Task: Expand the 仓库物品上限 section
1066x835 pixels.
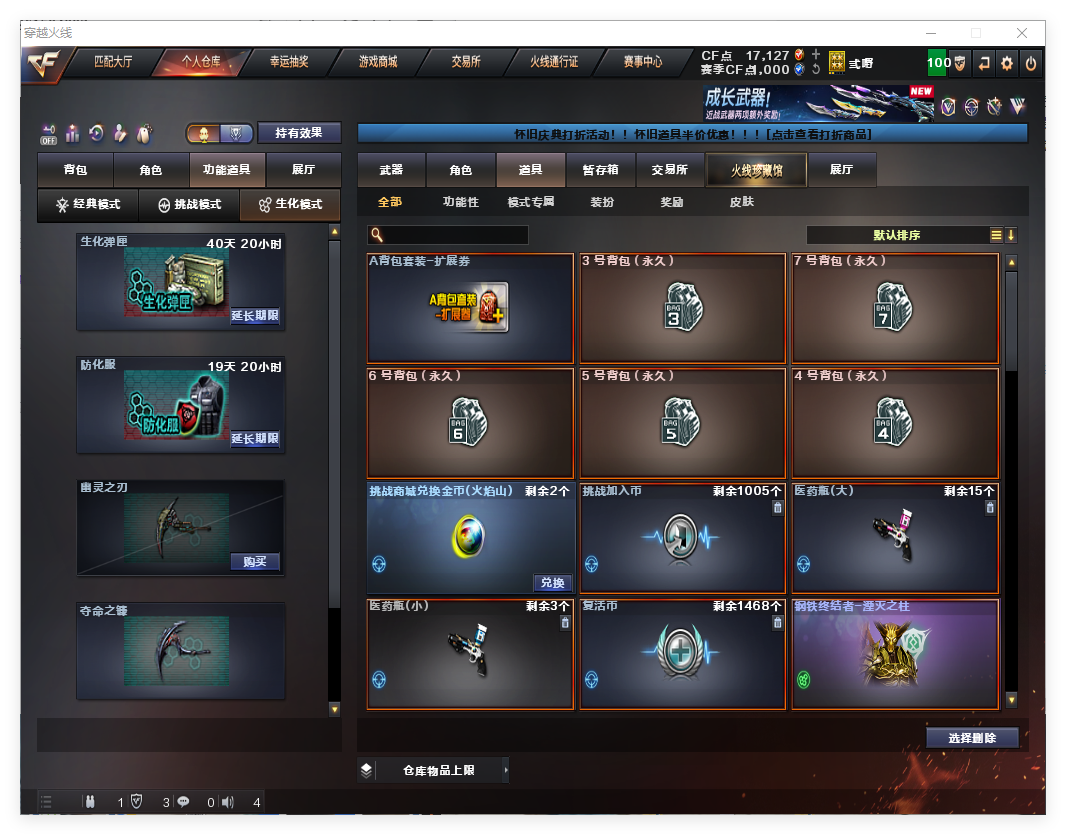Action: (x=438, y=771)
